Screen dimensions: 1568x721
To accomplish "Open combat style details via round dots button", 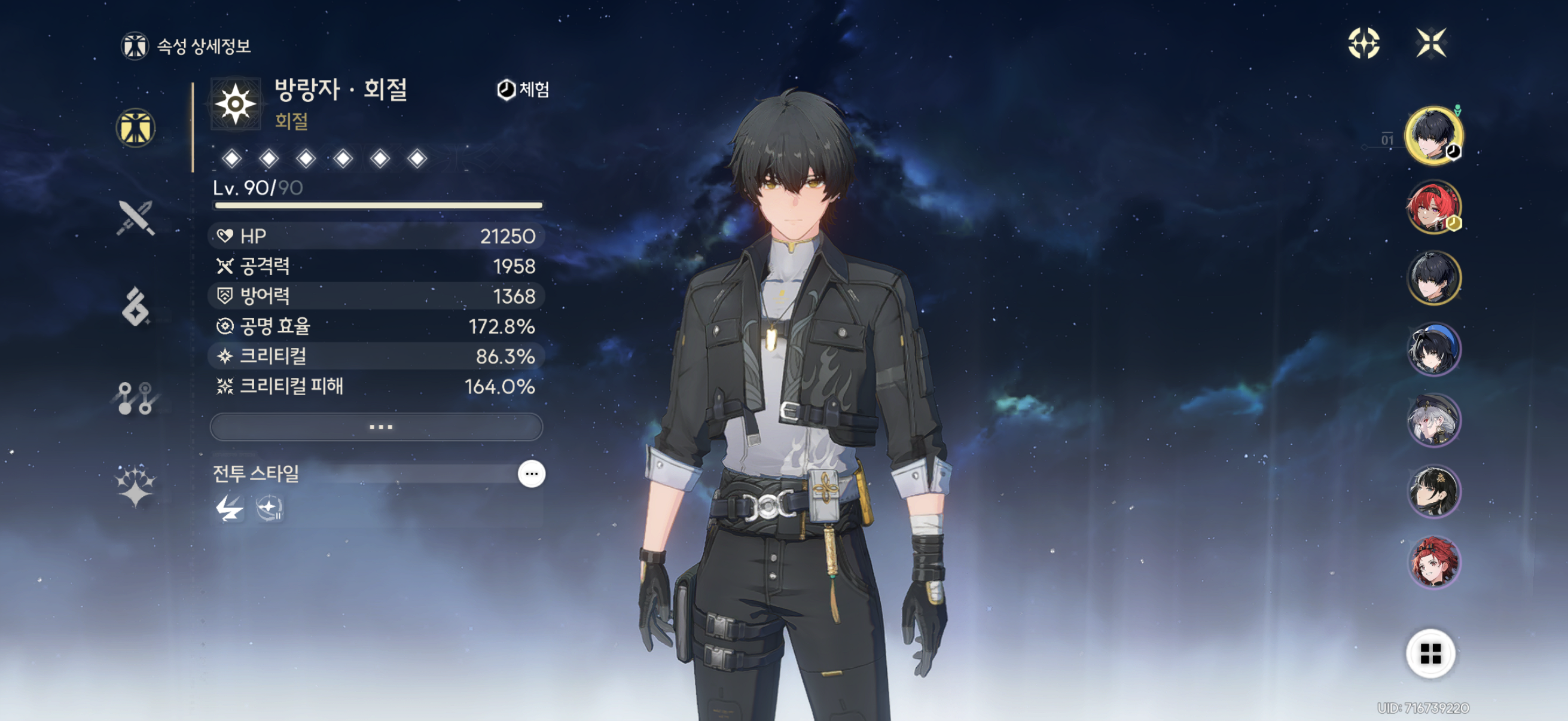I will [531, 473].
